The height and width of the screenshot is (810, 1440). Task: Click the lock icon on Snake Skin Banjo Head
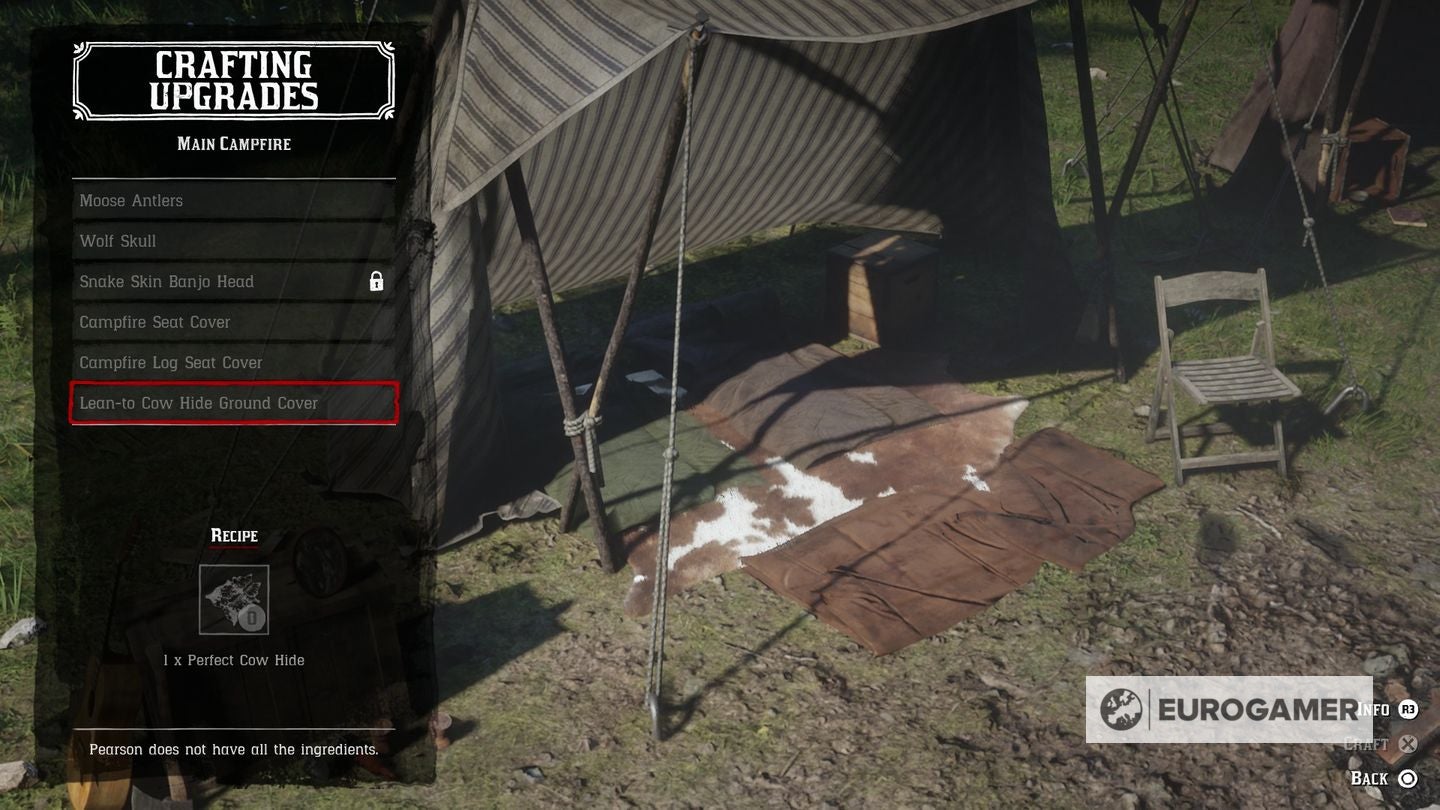tap(376, 281)
